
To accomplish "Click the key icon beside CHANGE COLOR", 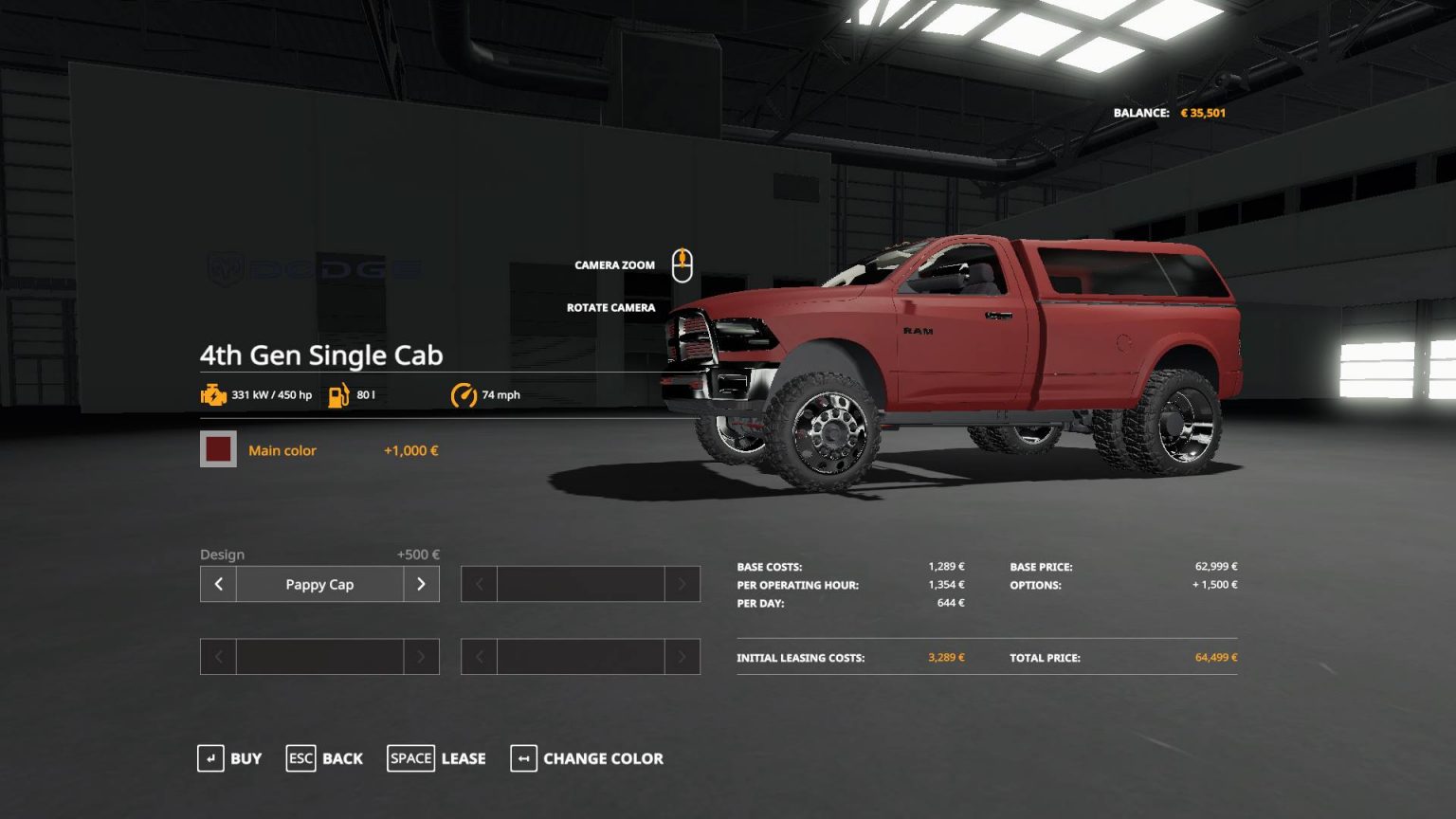I will [x=523, y=758].
